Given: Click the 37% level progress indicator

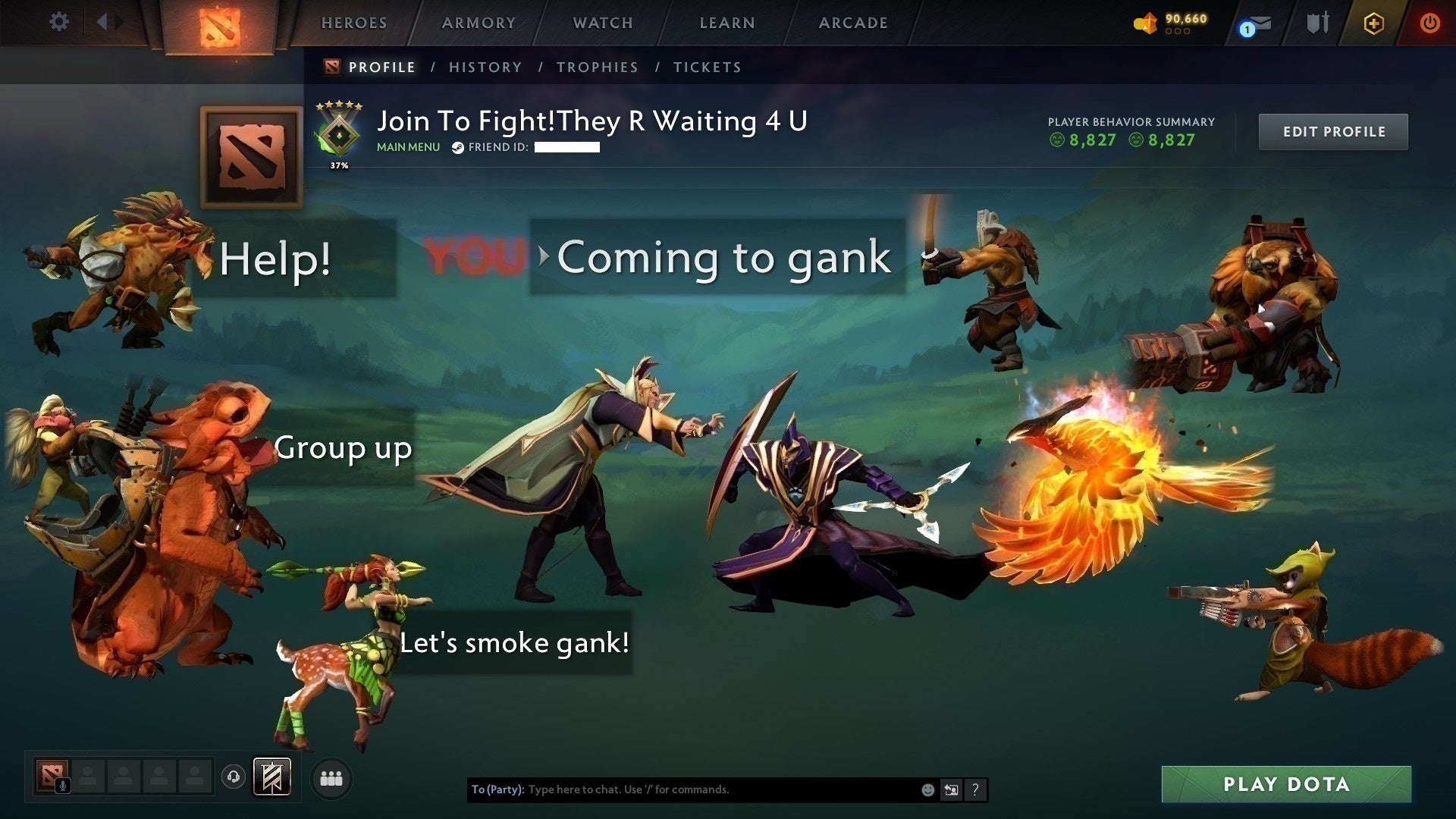Looking at the screenshot, I should coord(339,164).
